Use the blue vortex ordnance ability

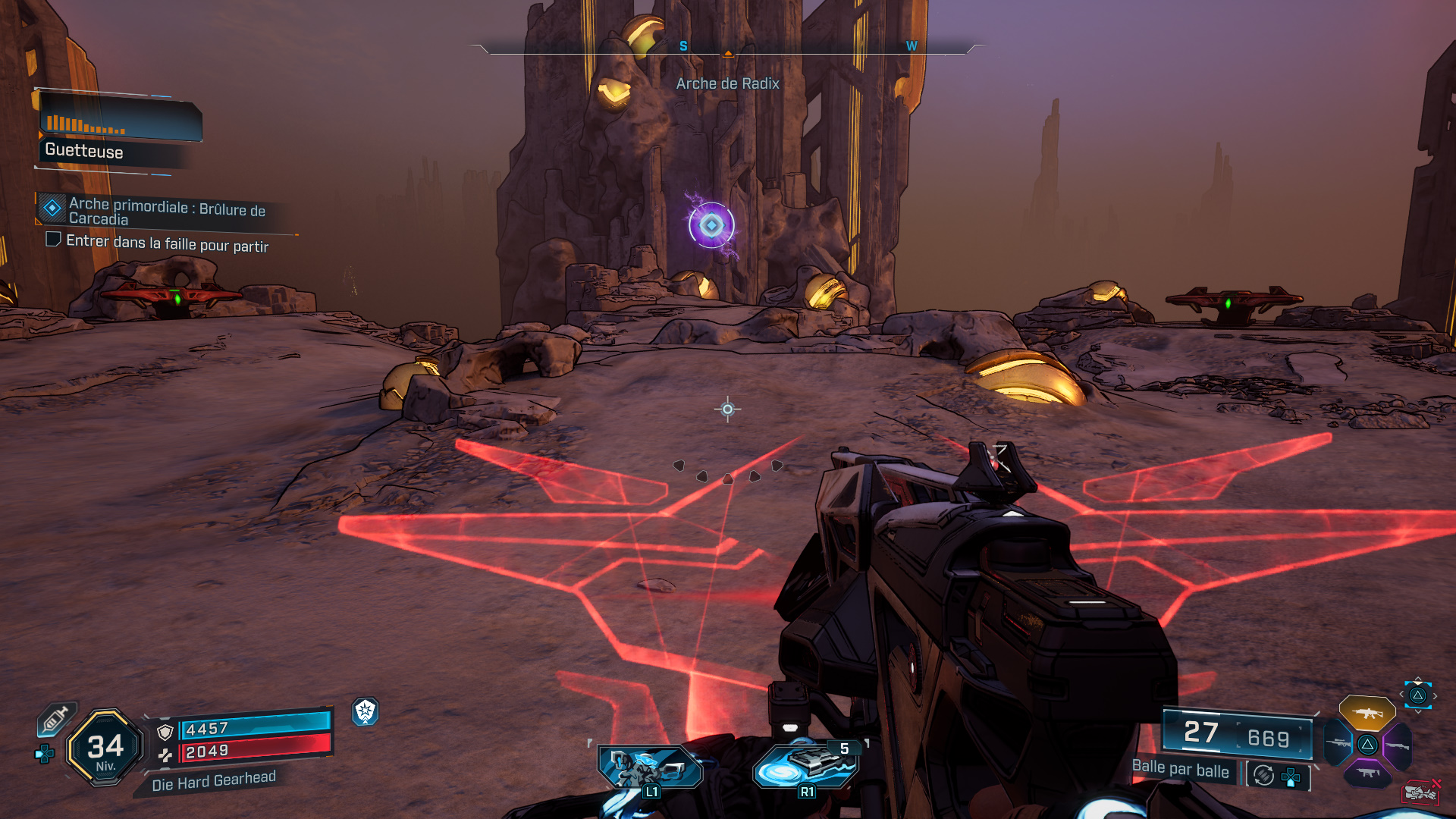click(805, 767)
